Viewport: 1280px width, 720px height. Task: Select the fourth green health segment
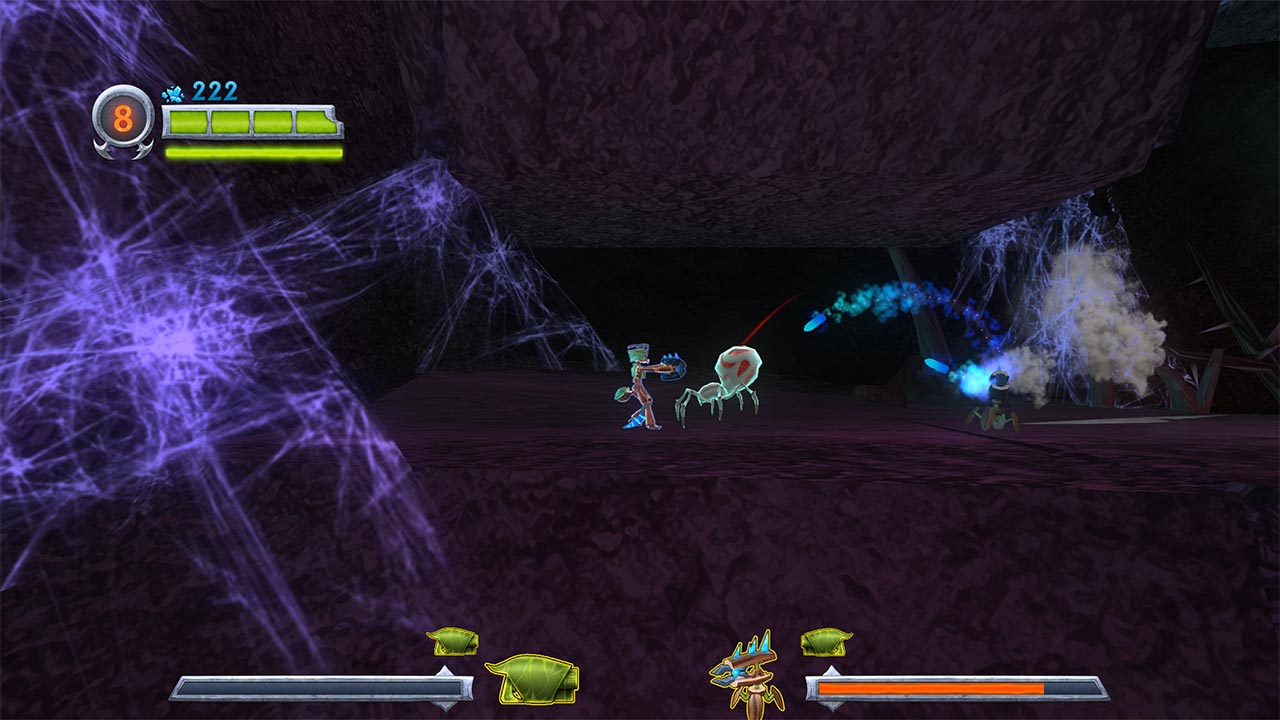click(x=313, y=120)
